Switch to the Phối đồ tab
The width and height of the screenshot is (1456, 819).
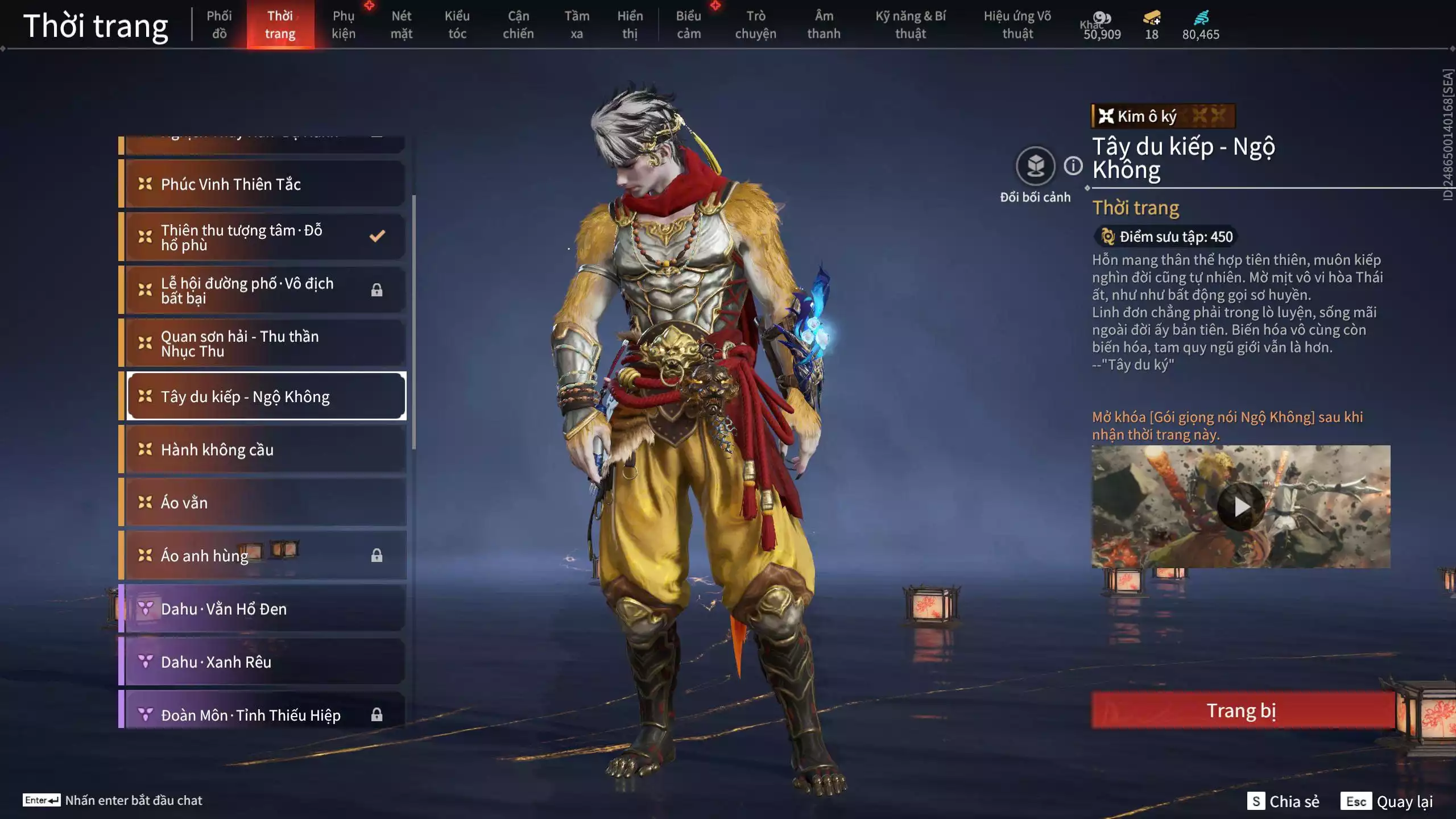[219, 24]
